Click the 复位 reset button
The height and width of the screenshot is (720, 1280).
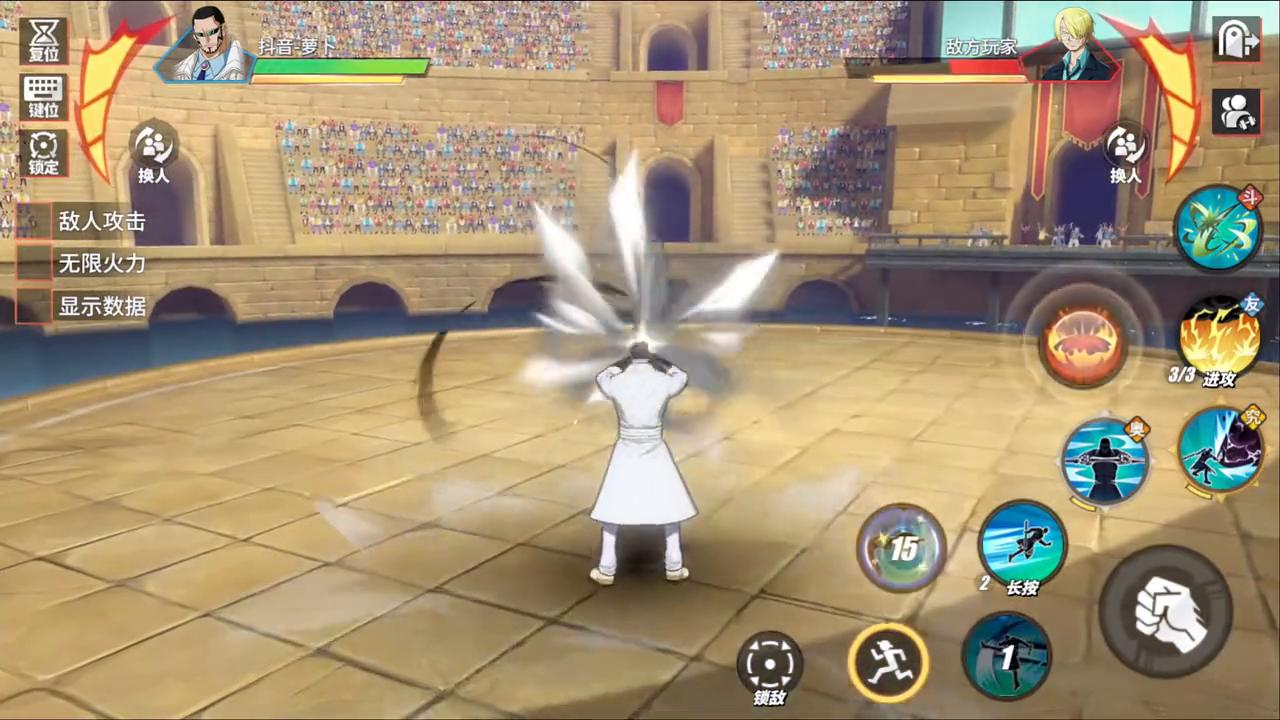[x=43, y=40]
